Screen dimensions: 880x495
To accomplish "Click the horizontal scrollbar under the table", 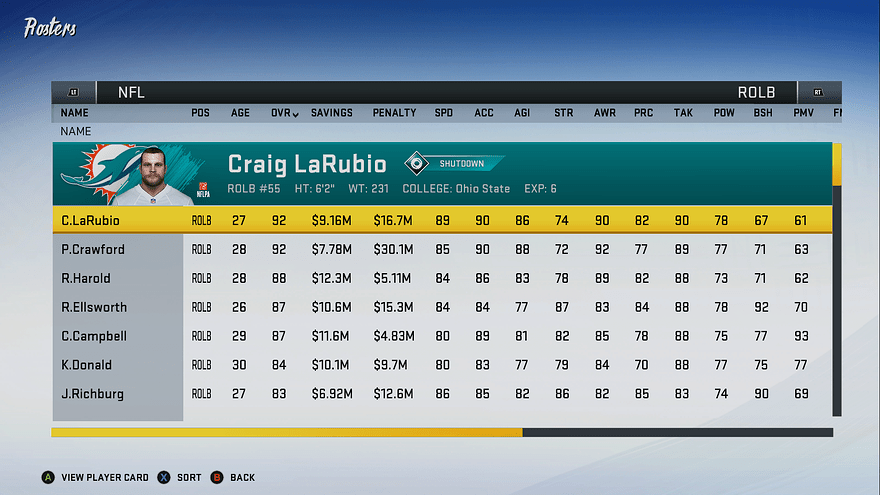I will pos(442,433).
